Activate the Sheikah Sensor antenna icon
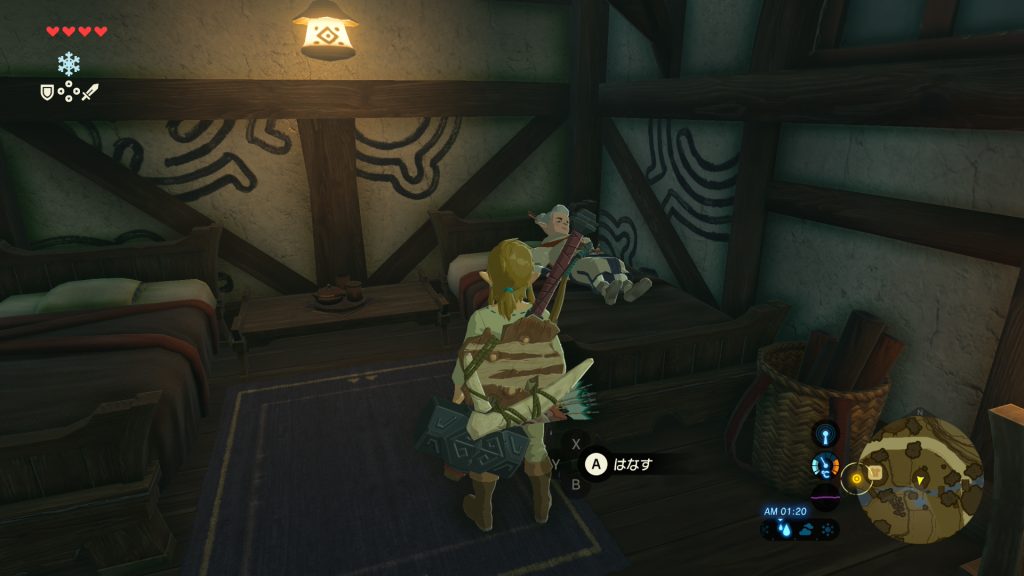This screenshot has height=576, width=1024. [x=825, y=436]
